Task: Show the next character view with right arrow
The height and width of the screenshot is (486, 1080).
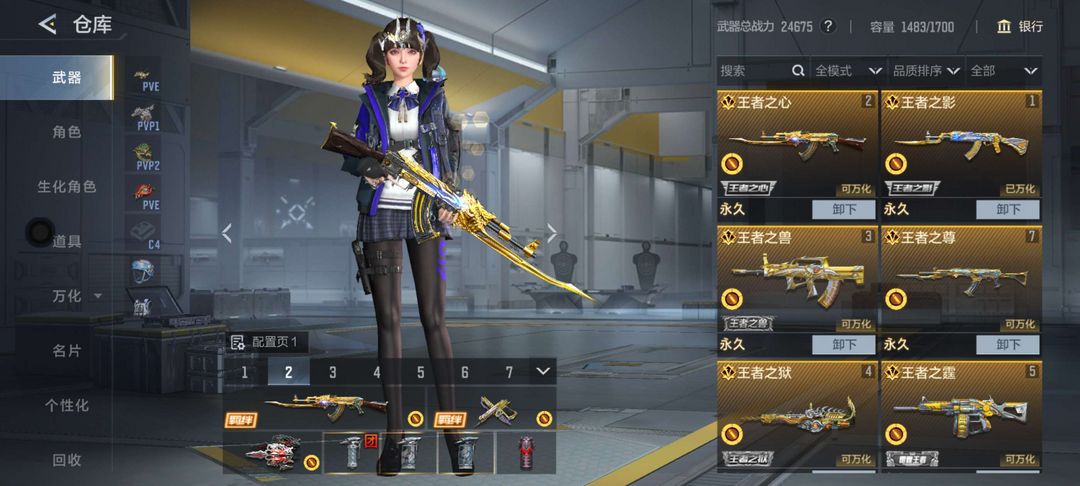Action: point(551,233)
